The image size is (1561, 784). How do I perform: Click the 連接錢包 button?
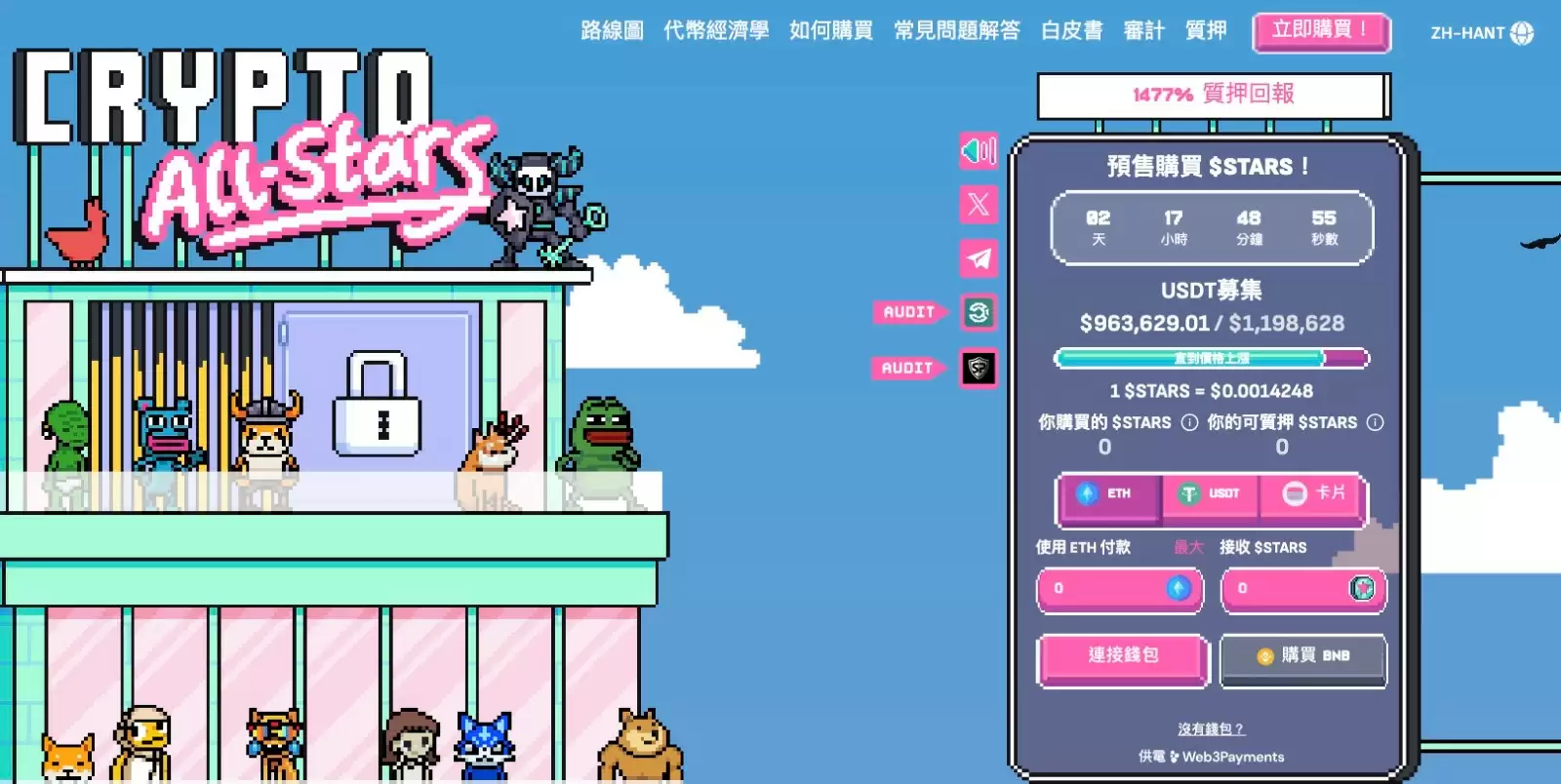1122,657
